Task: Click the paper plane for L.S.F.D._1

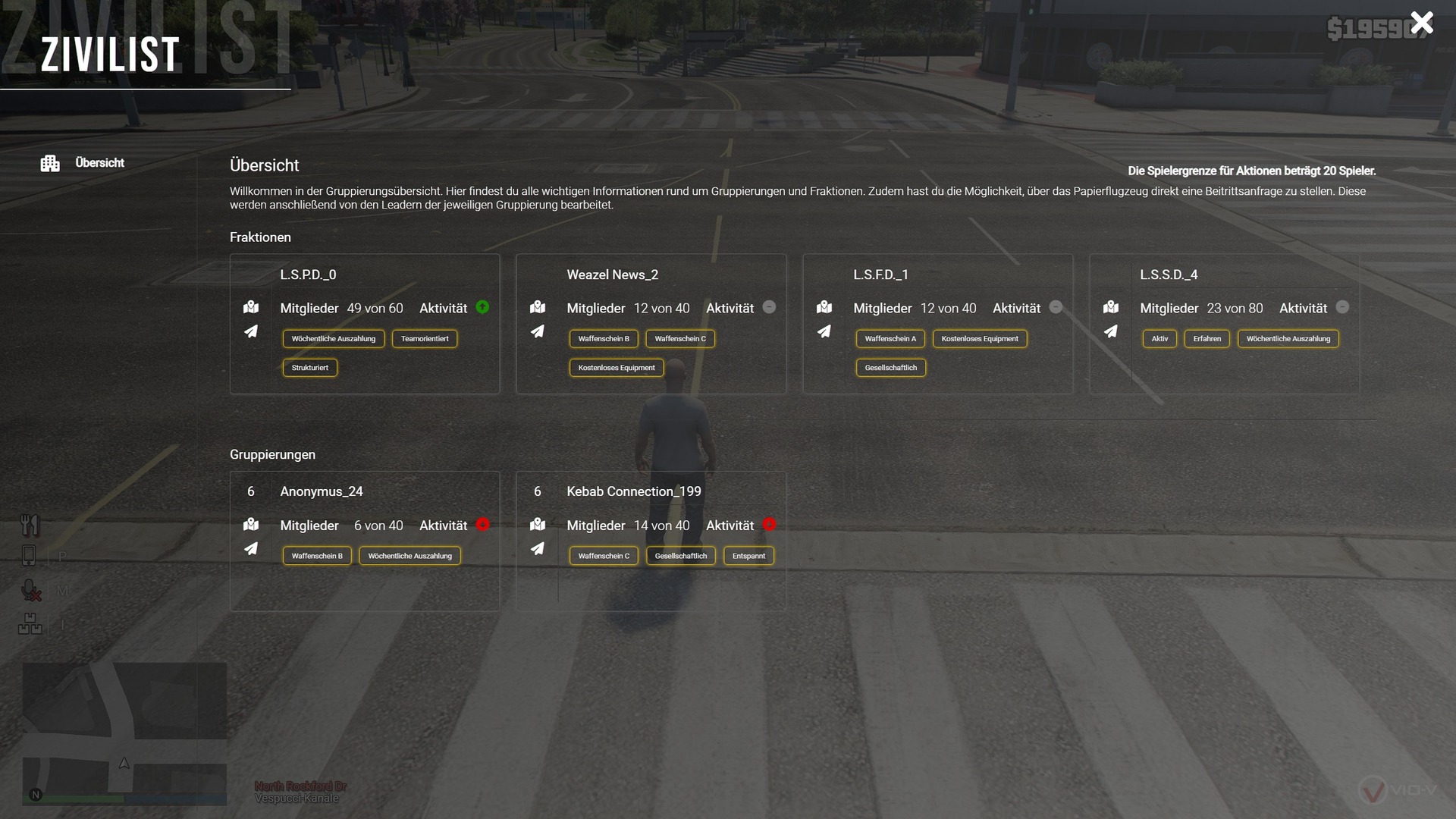Action: pos(824,331)
